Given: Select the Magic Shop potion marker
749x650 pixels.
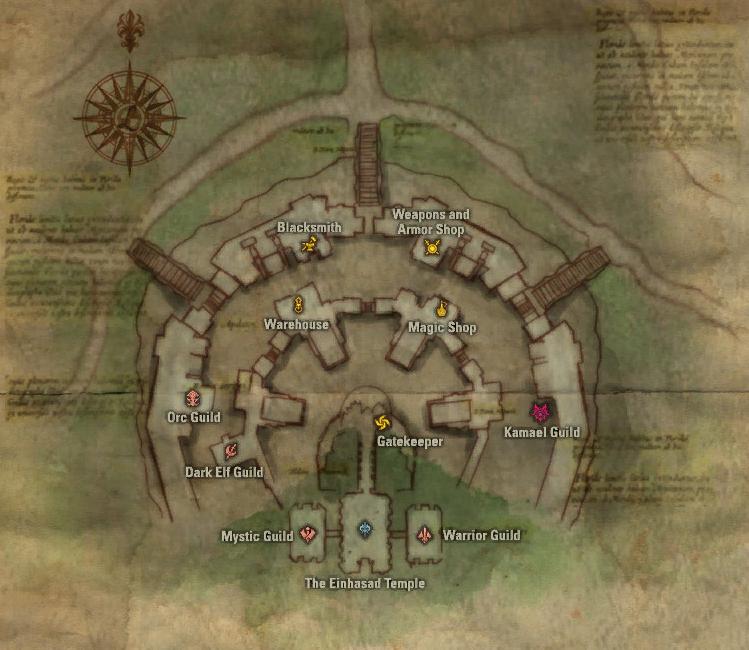Looking at the screenshot, I should pos(440,307).
